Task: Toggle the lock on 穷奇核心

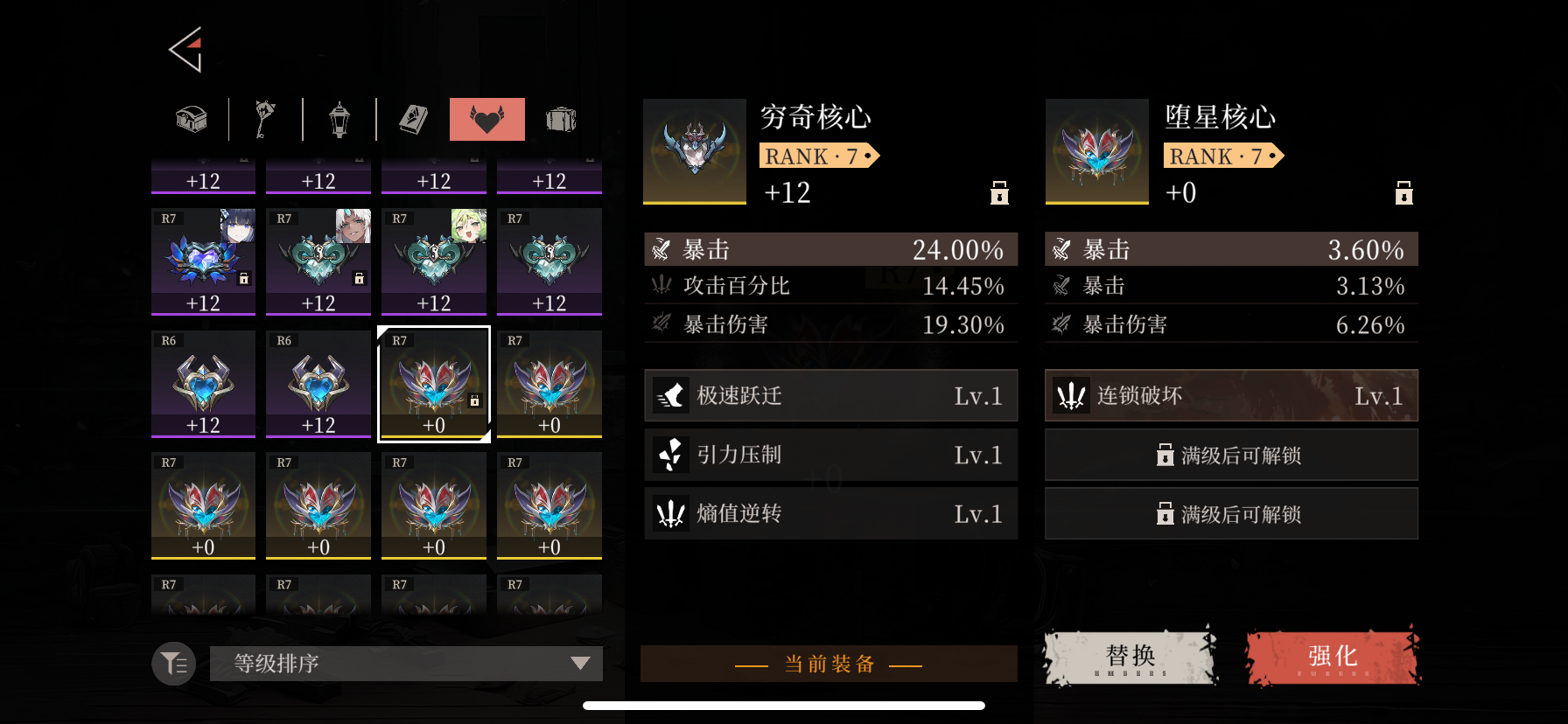Action: click(998, 193)
